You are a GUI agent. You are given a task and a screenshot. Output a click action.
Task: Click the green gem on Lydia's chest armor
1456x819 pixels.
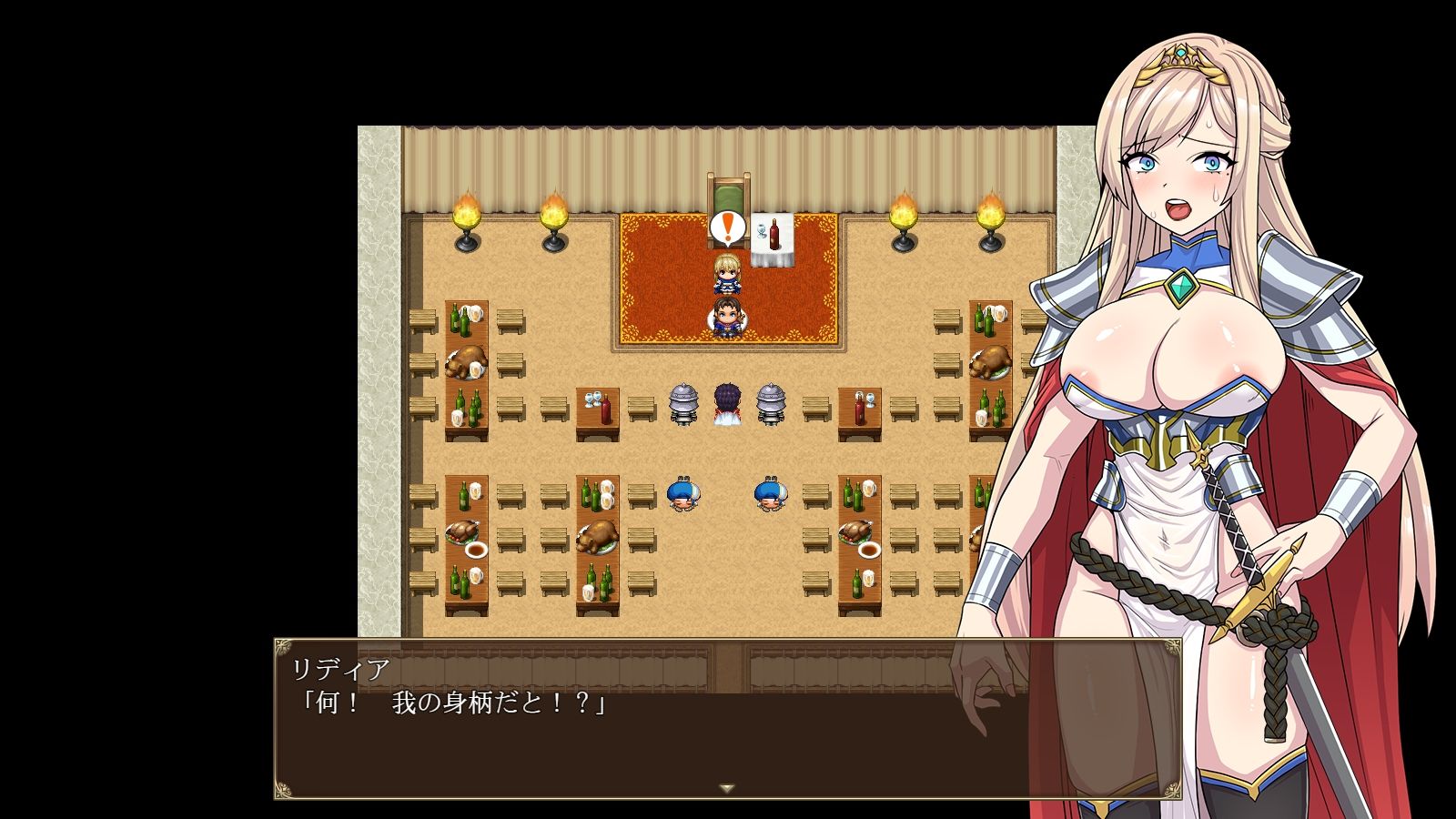pos(1180,288)
